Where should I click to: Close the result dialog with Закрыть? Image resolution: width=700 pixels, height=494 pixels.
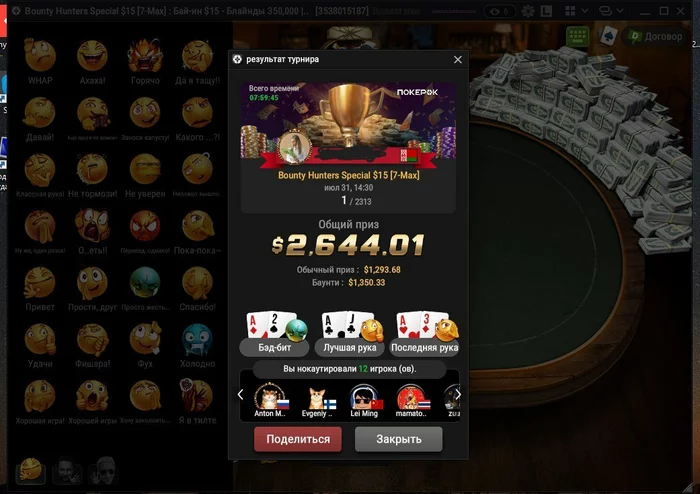pos(398,439)
